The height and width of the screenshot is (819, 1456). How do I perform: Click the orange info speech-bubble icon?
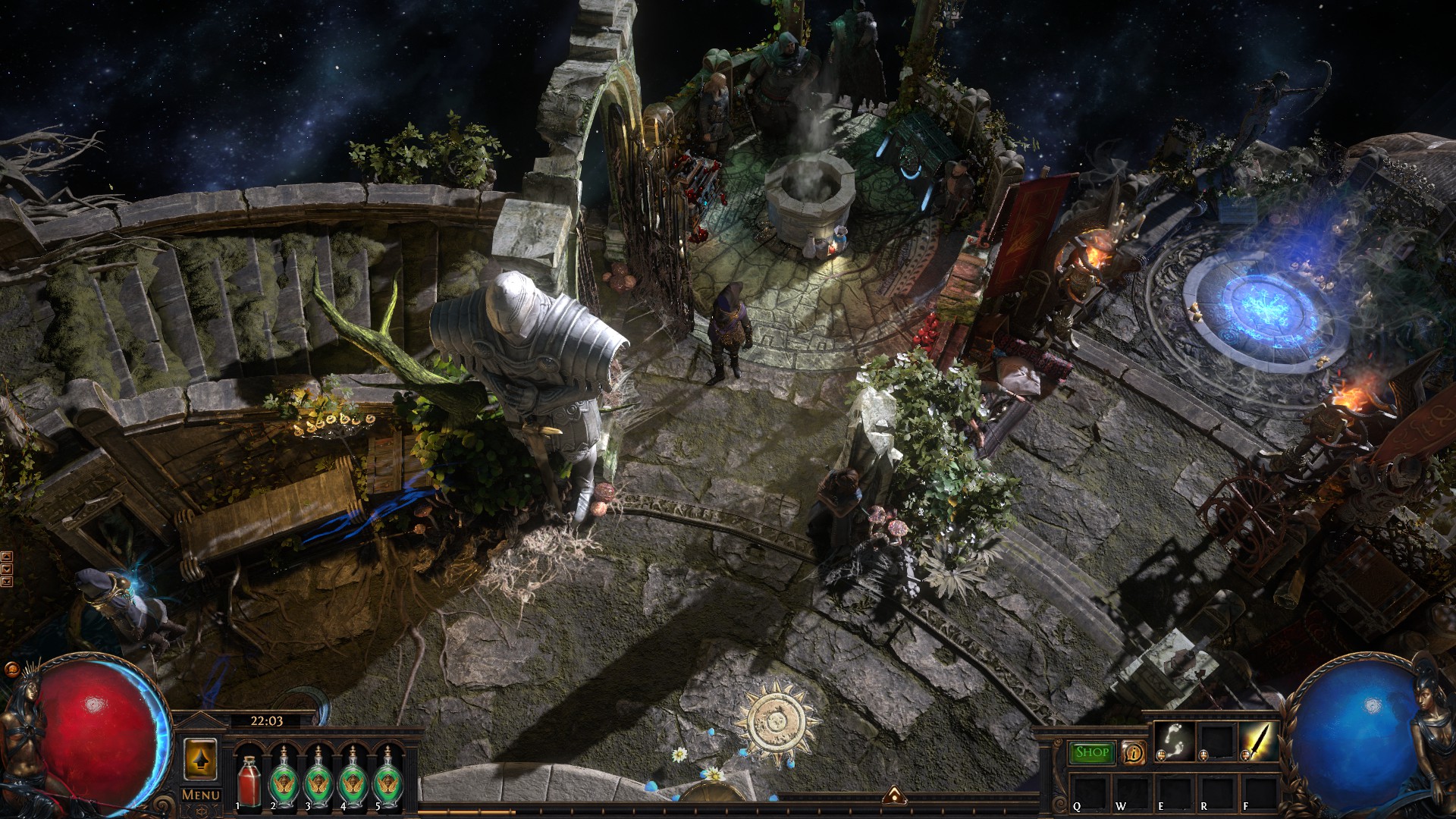coord(1134,752)
